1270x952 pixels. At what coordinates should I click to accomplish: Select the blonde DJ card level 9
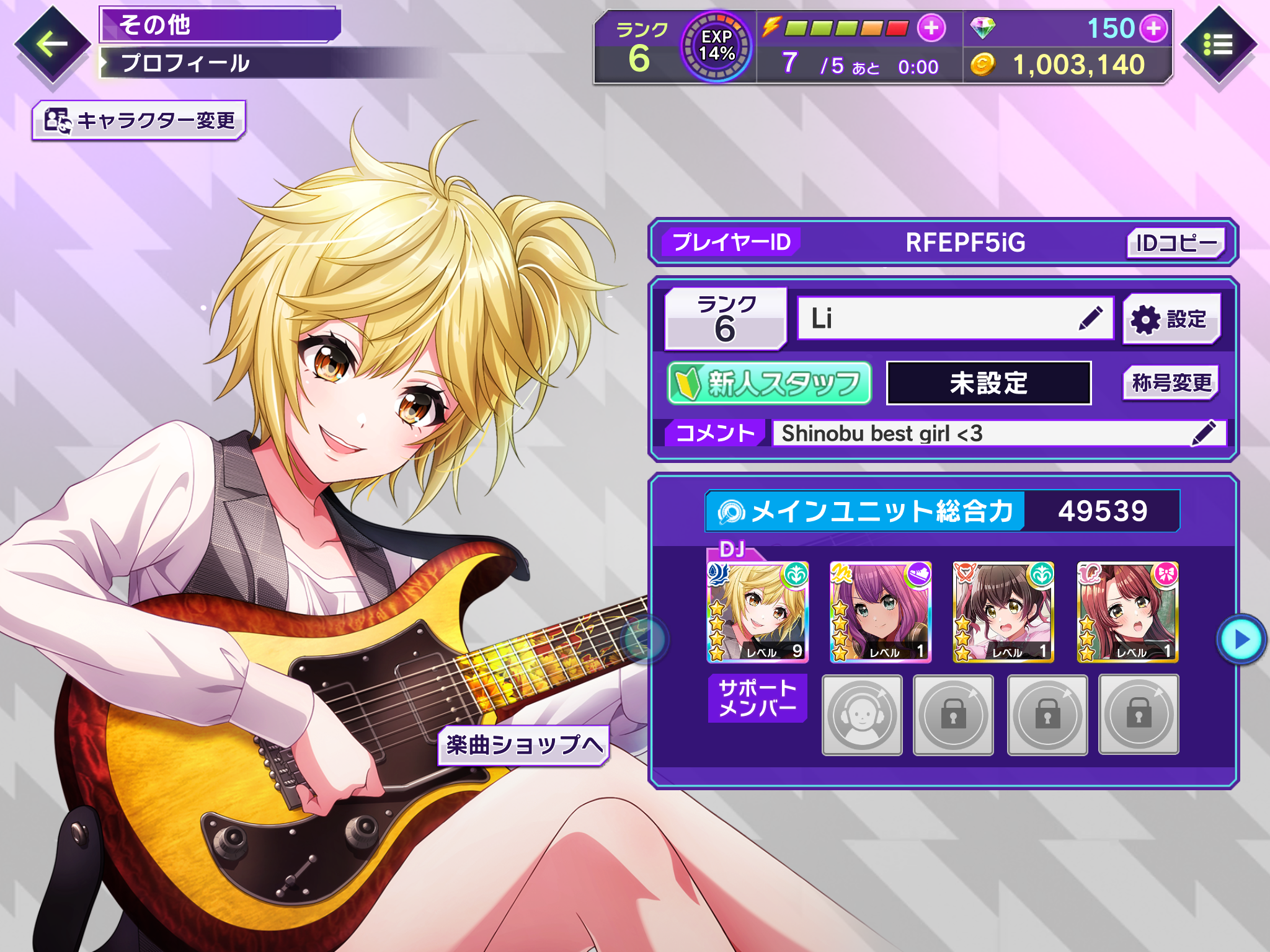(758, 612)
